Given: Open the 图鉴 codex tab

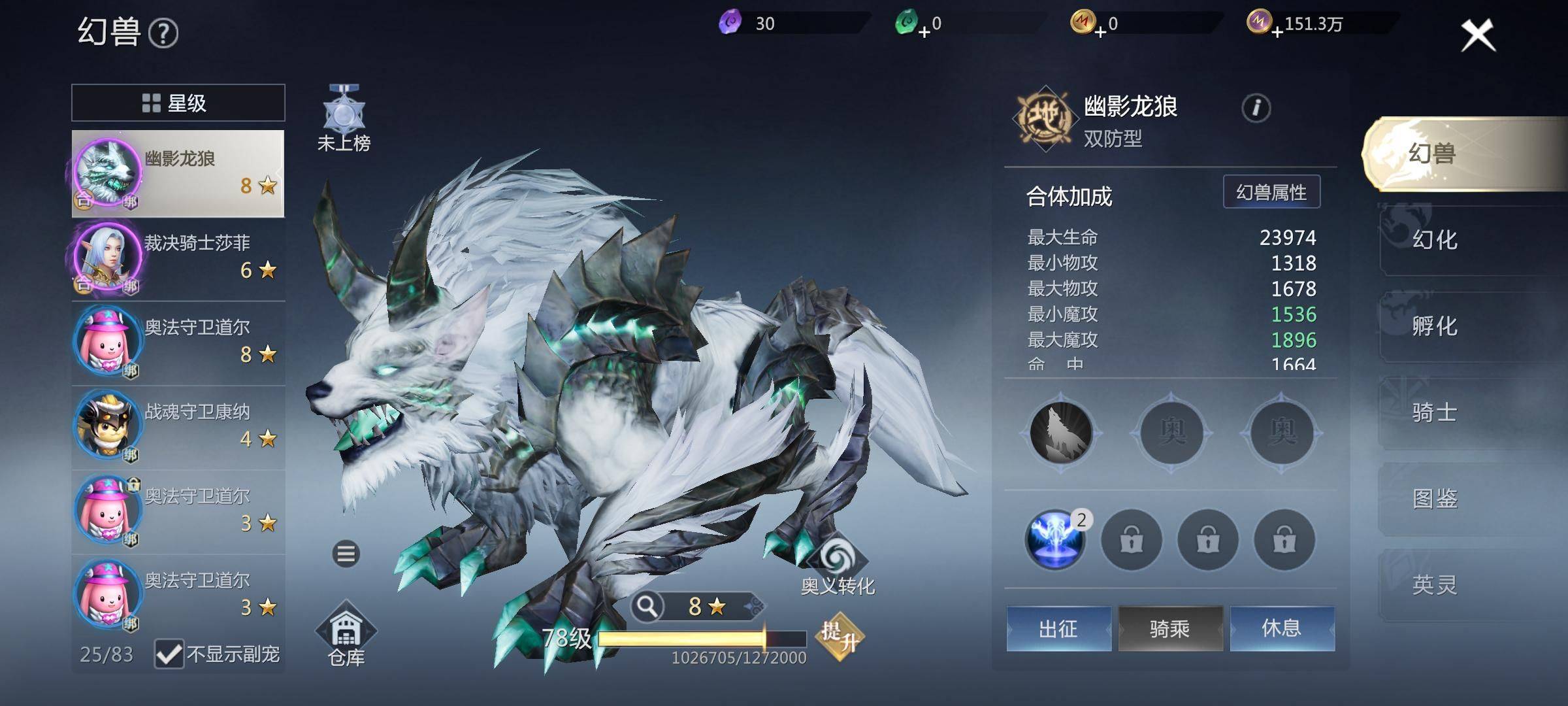Looking at the screenshot, I should click(x=1435, y=499).
